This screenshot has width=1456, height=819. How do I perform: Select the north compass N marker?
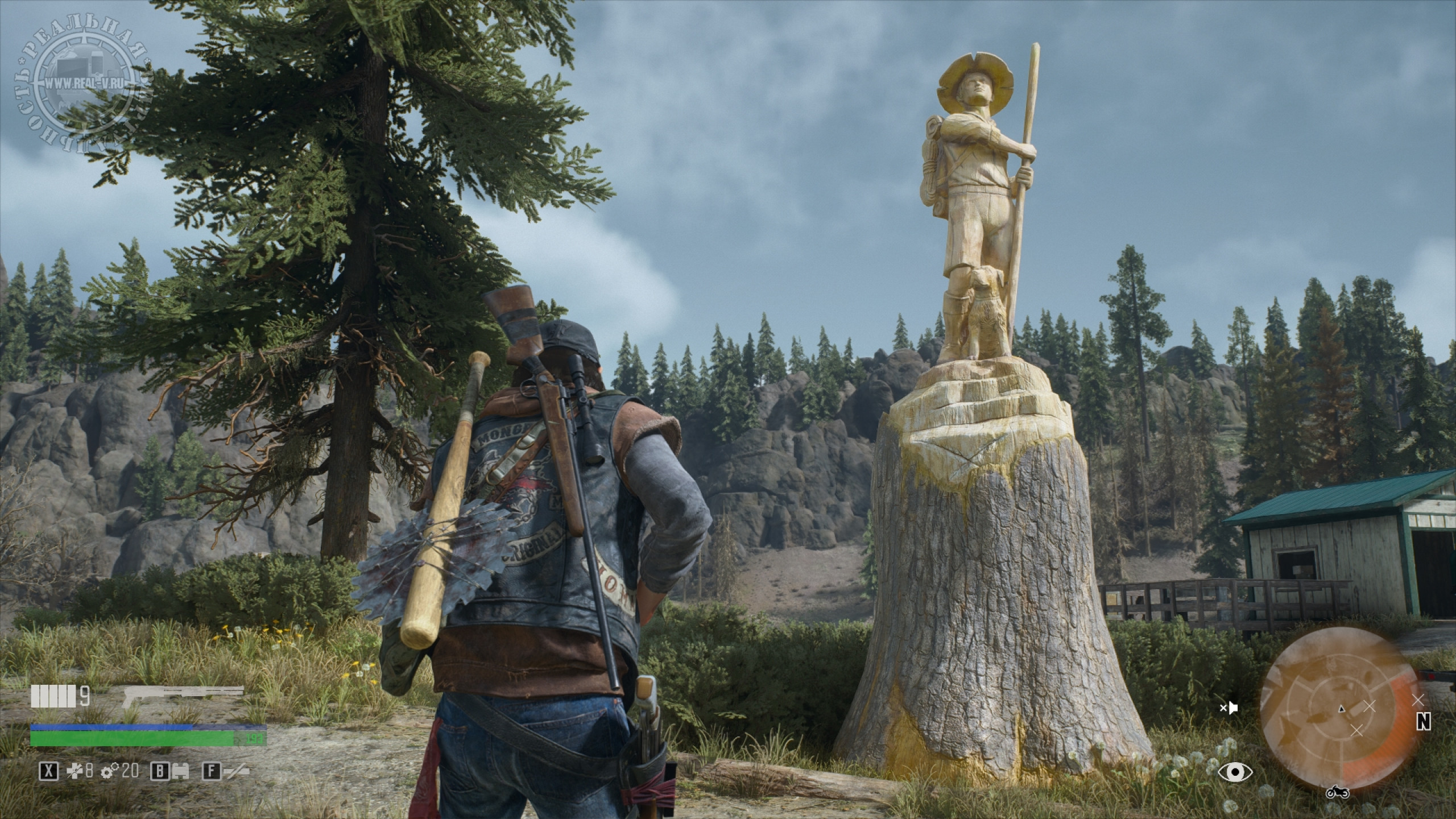click(1436, 721)
